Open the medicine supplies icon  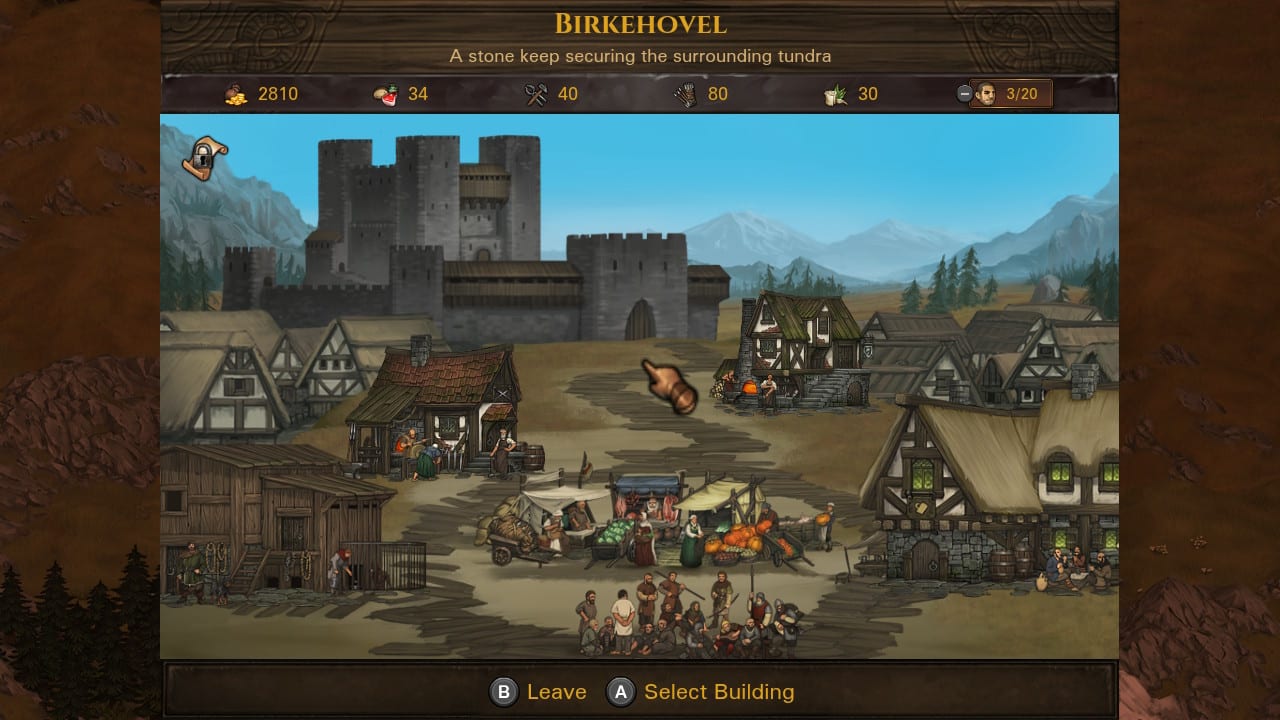(x=836, y=93)
